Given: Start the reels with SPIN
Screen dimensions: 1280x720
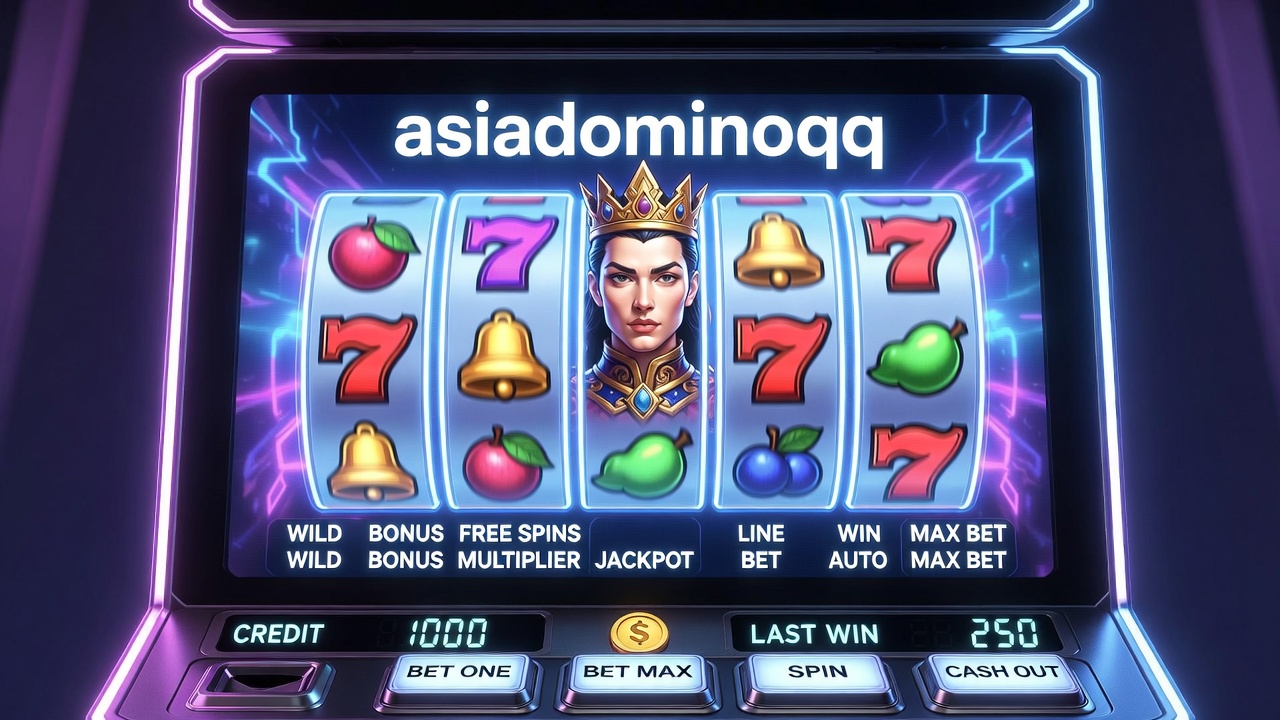Looking at the screenshot, I should (x=817, y=673).
